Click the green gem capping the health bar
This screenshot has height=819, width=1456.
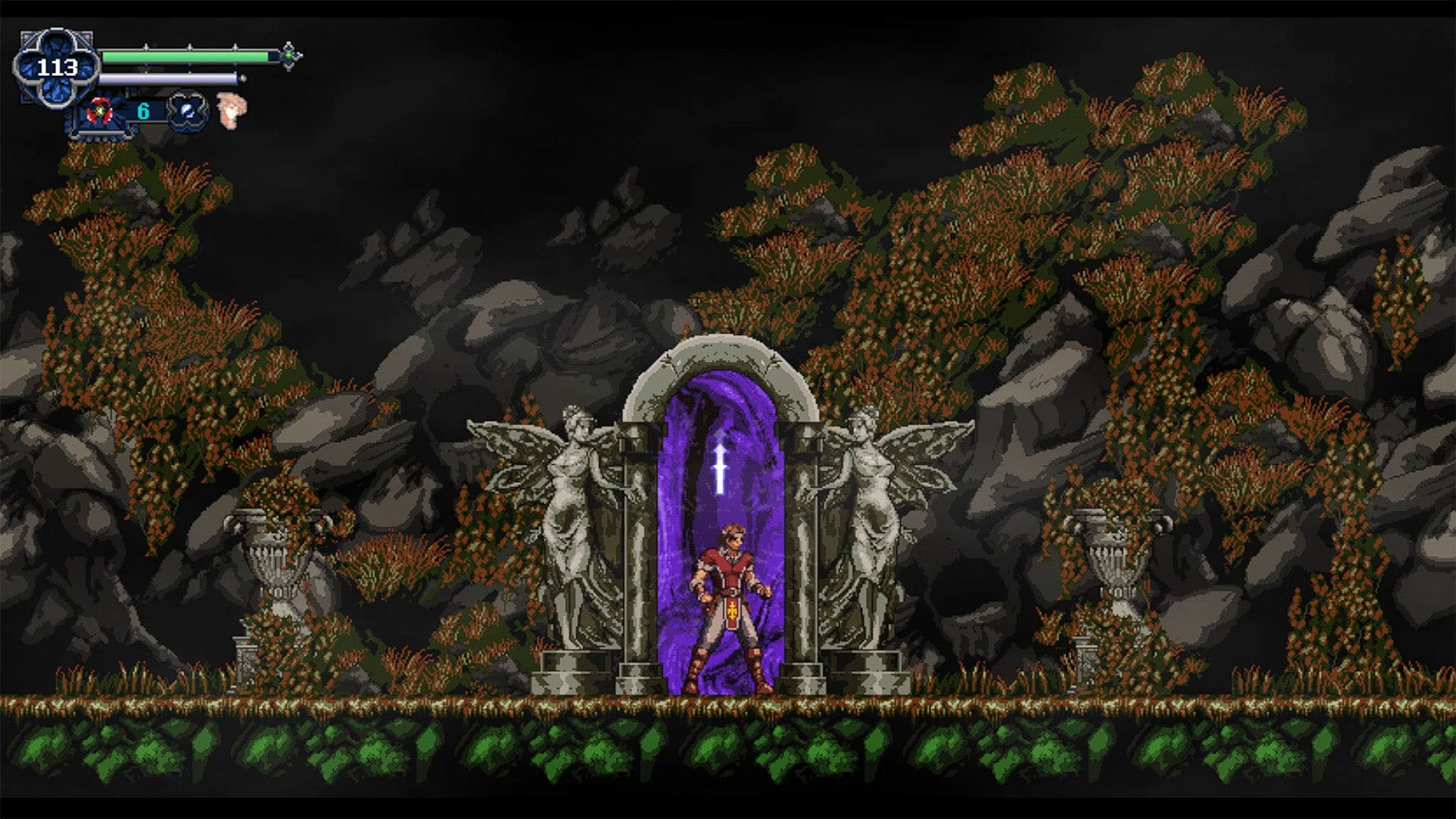[x=288, y=56]
